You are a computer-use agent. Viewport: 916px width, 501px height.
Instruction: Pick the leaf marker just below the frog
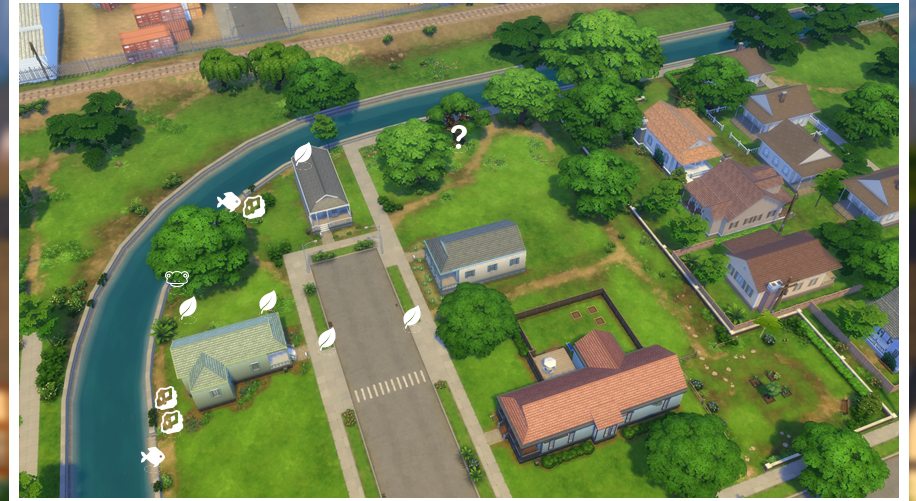pos(187,308)
